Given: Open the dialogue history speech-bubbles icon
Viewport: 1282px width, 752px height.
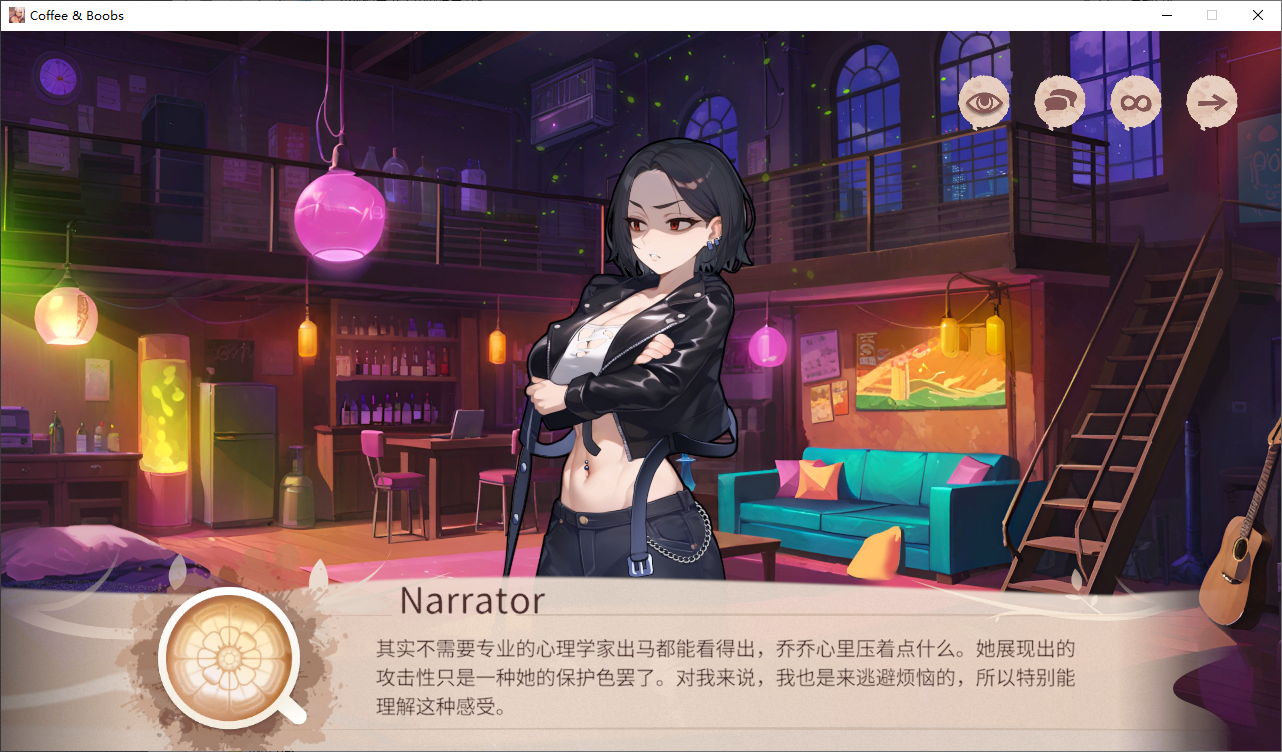Looking at the screenshot, I should tap(1060, 102).
